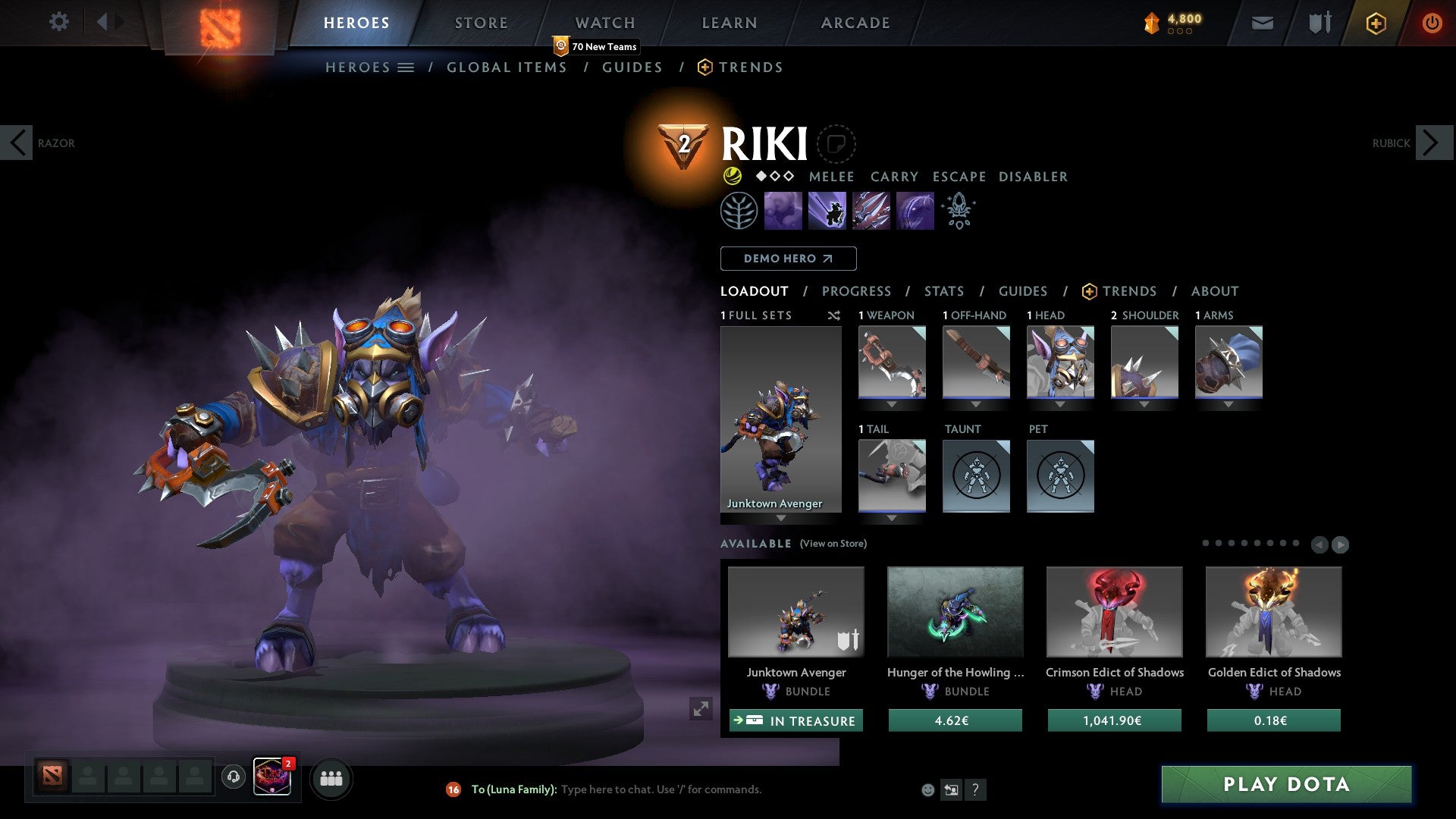Screen dimensions: 1456x819
Task: Expand the Weapon slot dropdown arrow
Action: click(892, 404)
